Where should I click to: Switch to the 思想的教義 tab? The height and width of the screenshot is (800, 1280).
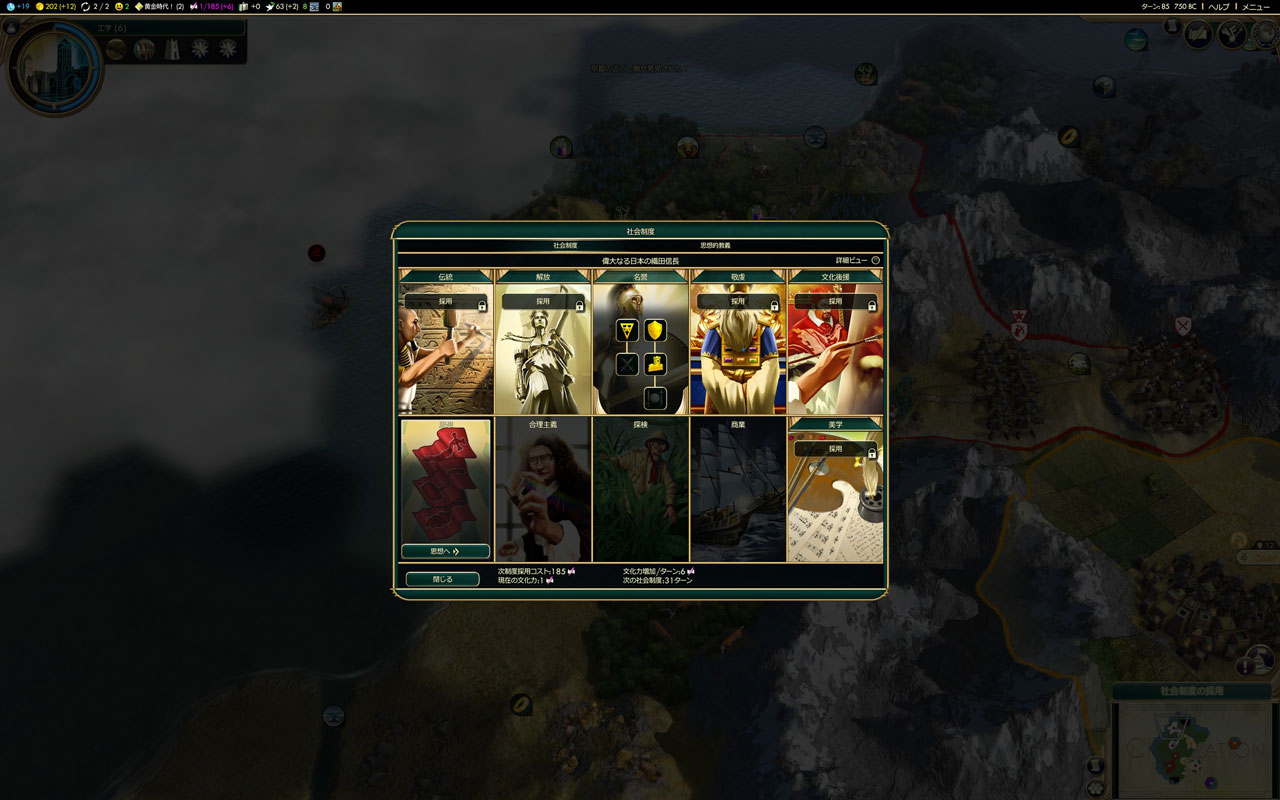[x=715, y=245]
